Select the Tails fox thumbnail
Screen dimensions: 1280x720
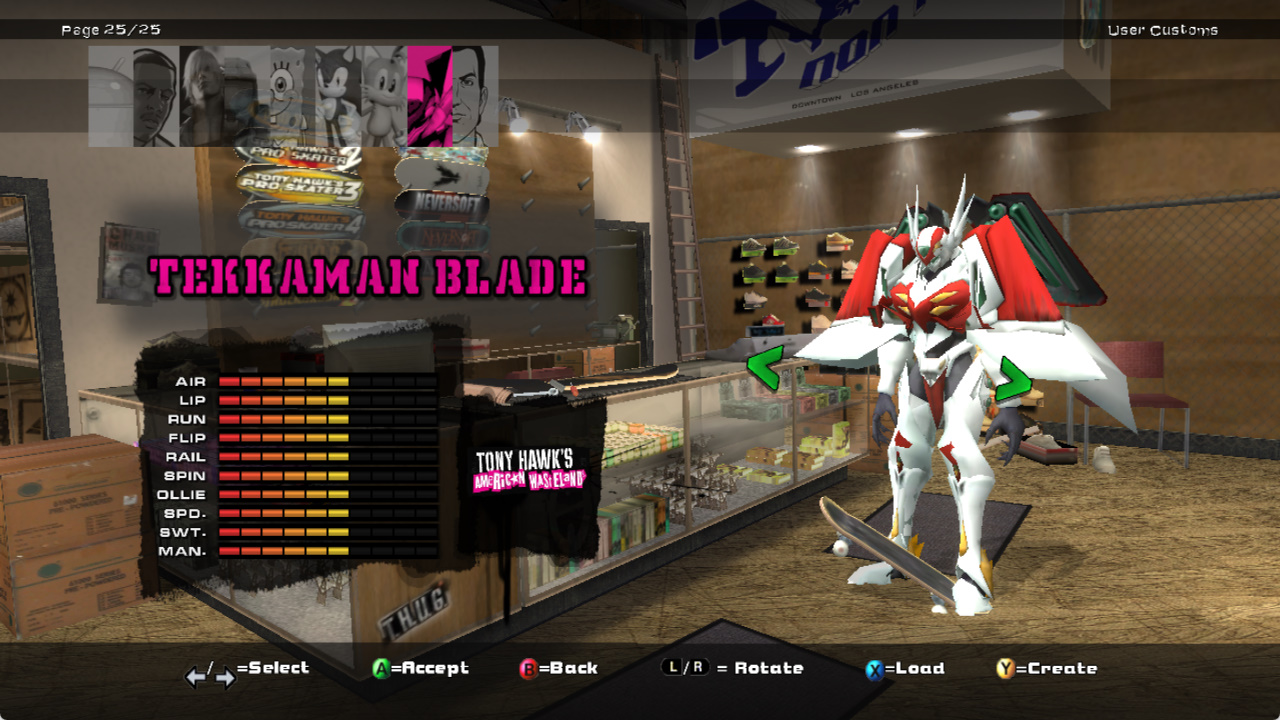(383, 96)
